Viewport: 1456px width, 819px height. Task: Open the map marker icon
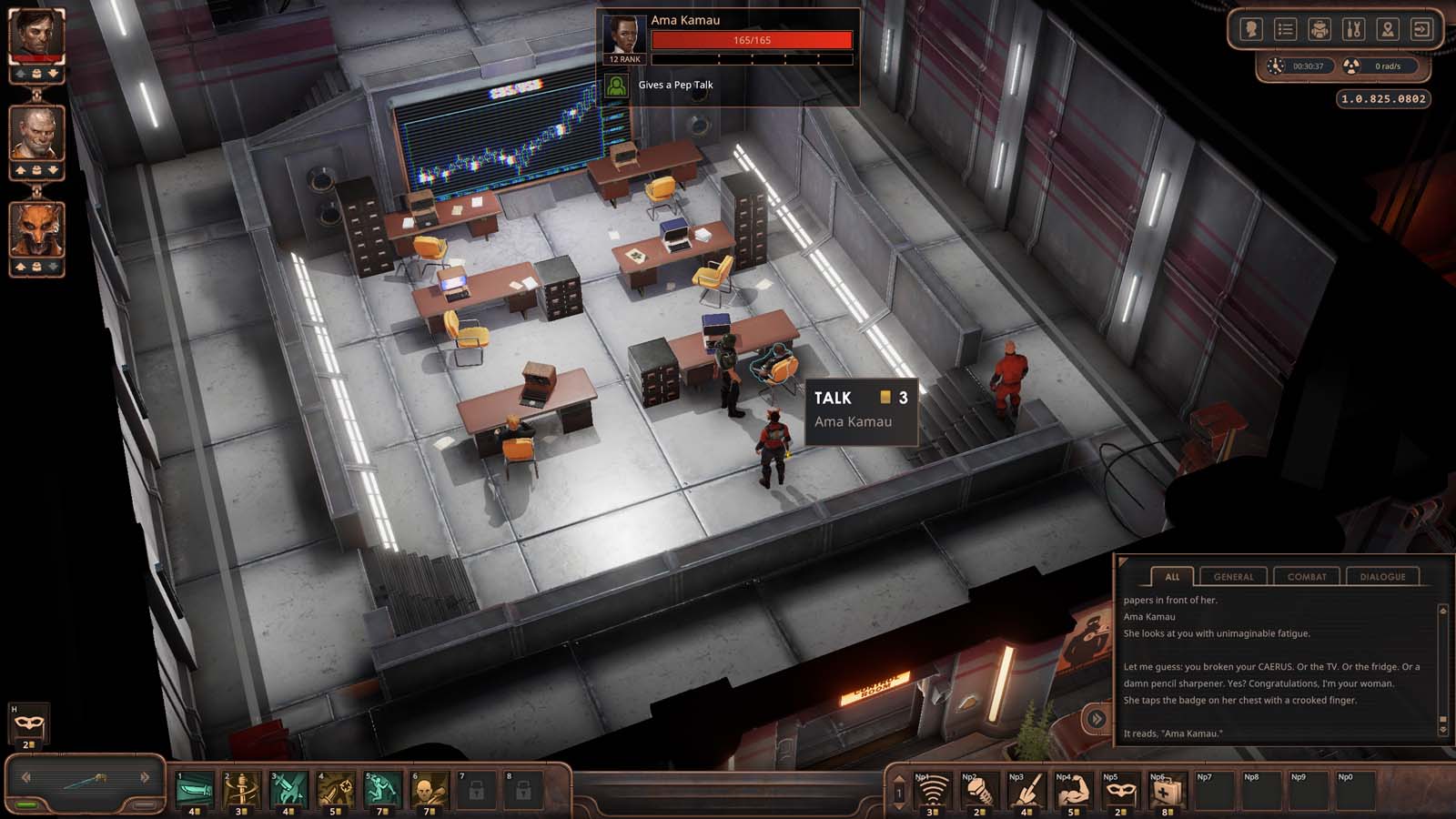(x=1387, y=30)
